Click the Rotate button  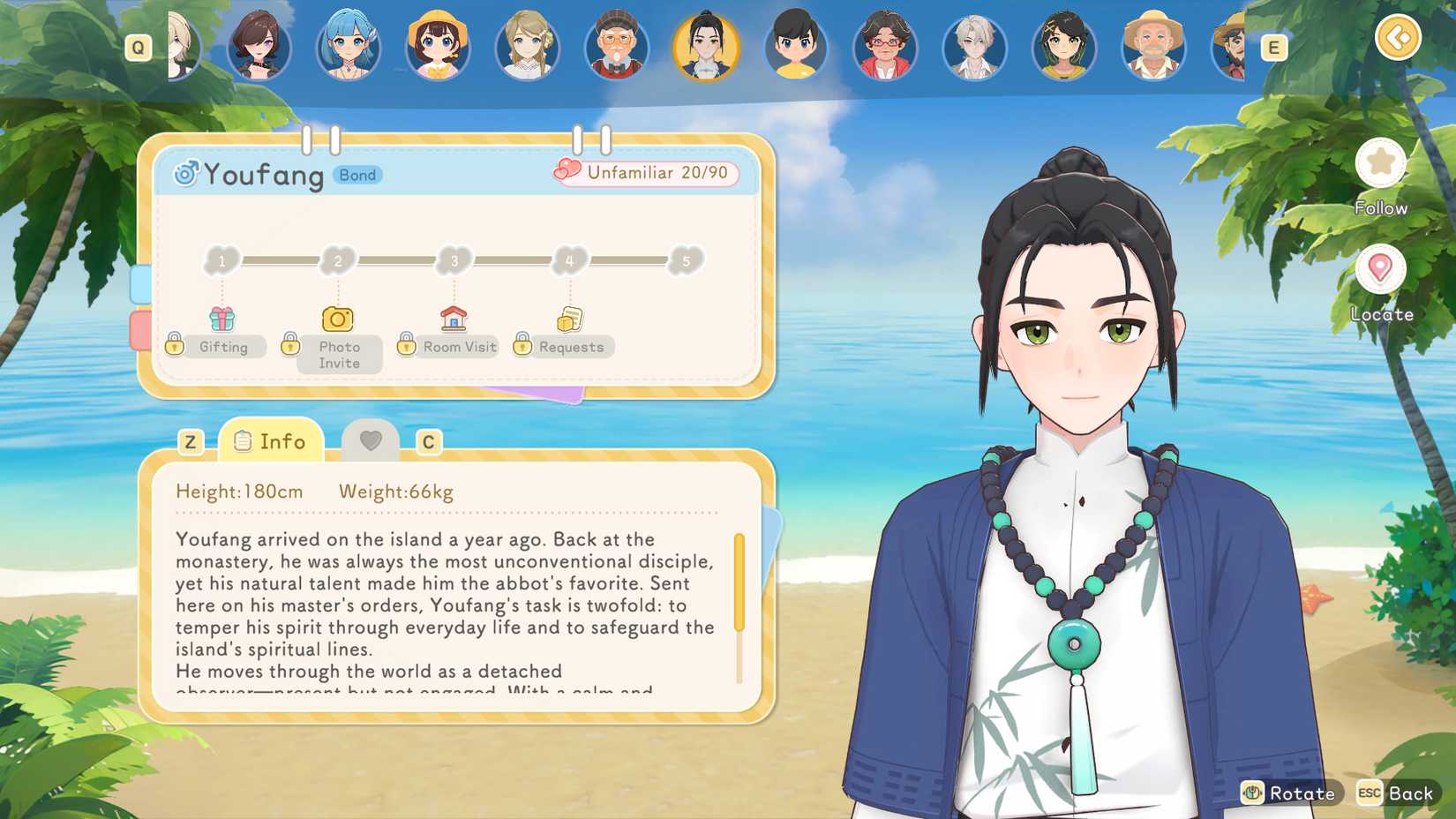(1291, 793)
